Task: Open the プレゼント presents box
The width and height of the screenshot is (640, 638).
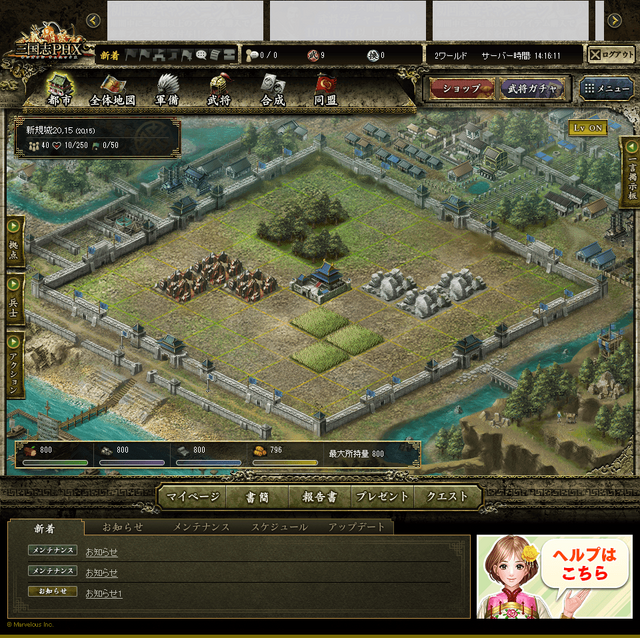Action: click(382, 497)
